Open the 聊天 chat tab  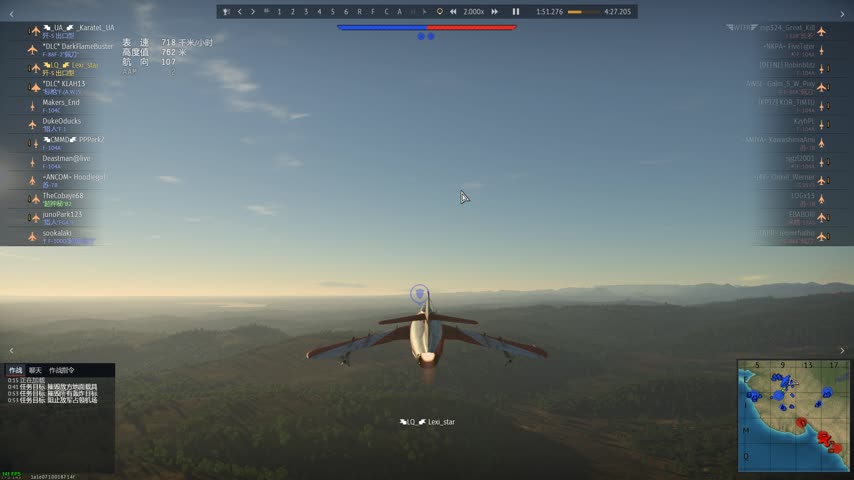35,370
